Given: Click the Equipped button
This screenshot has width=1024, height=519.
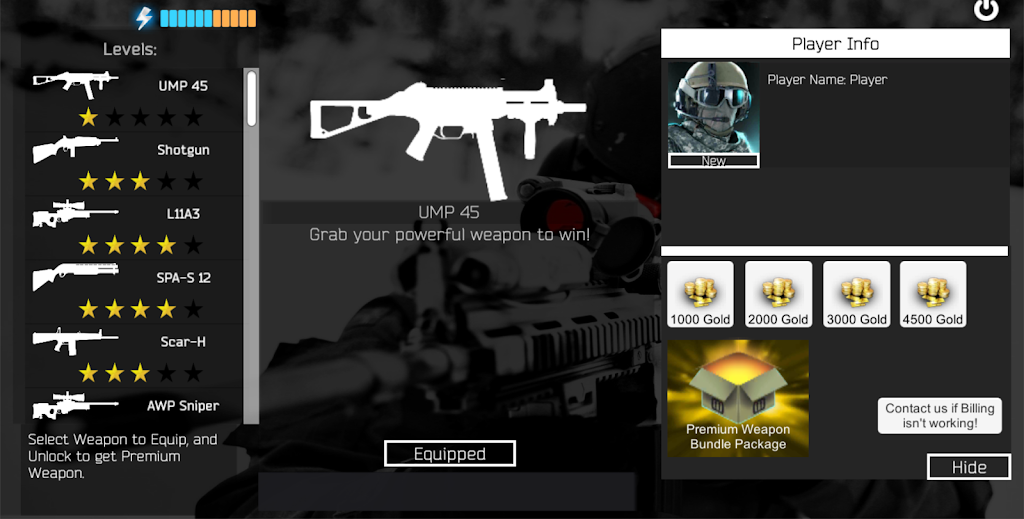Looking at the screenshot, I should [450, 454].
